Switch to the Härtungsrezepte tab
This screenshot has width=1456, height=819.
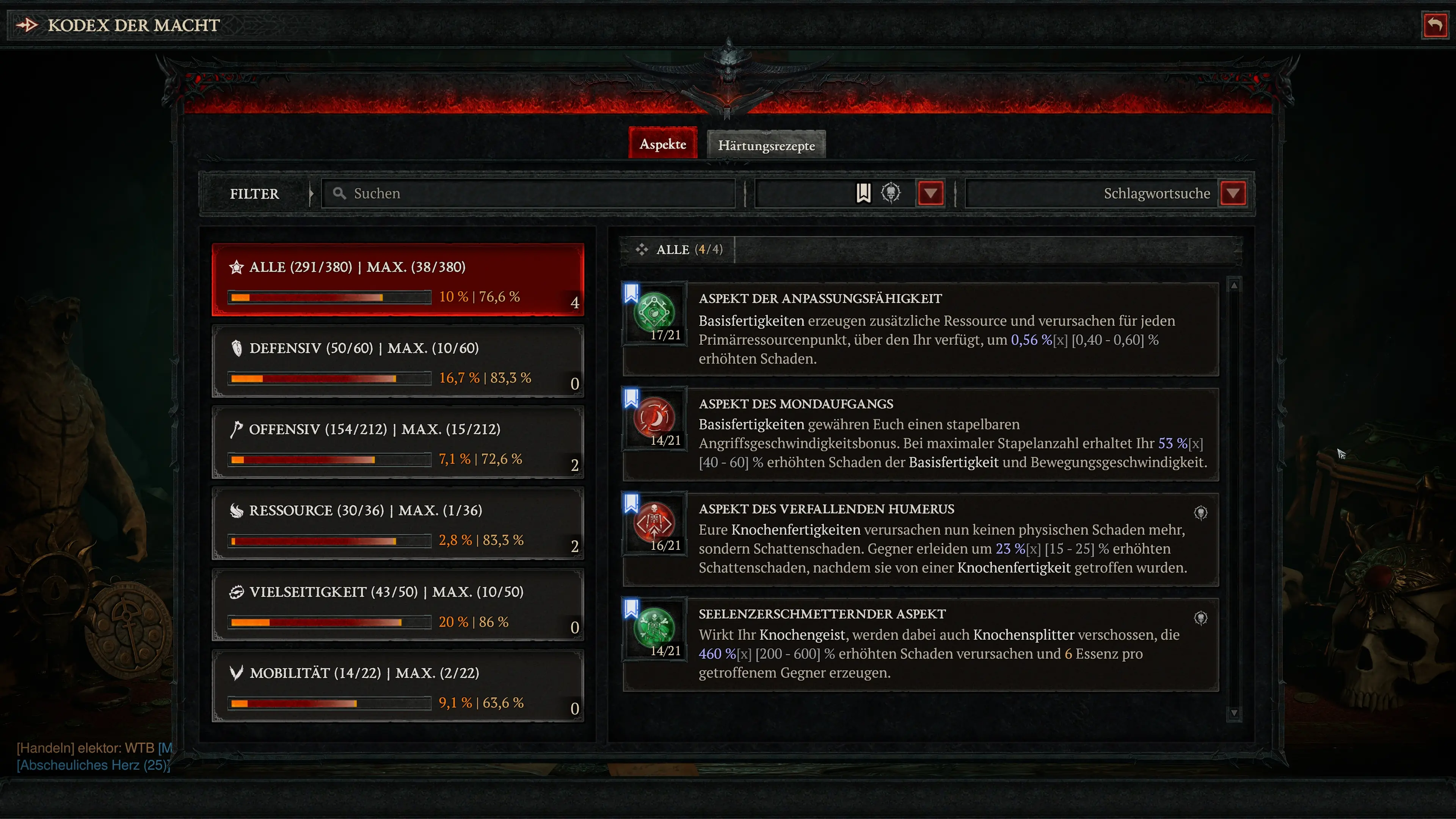[766, 145]
